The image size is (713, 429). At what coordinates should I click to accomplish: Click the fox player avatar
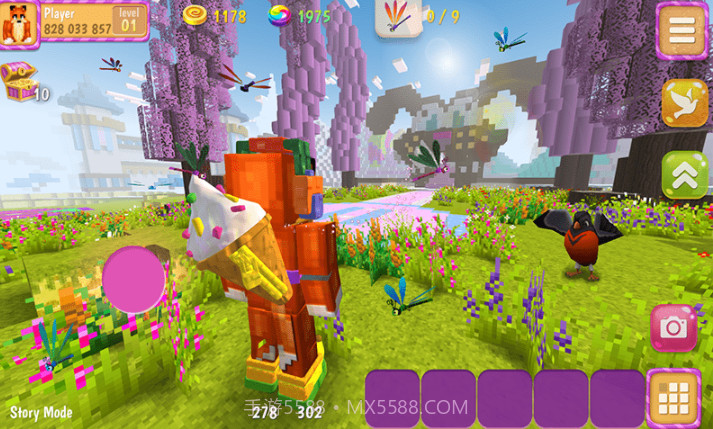(x=19, y=23)
